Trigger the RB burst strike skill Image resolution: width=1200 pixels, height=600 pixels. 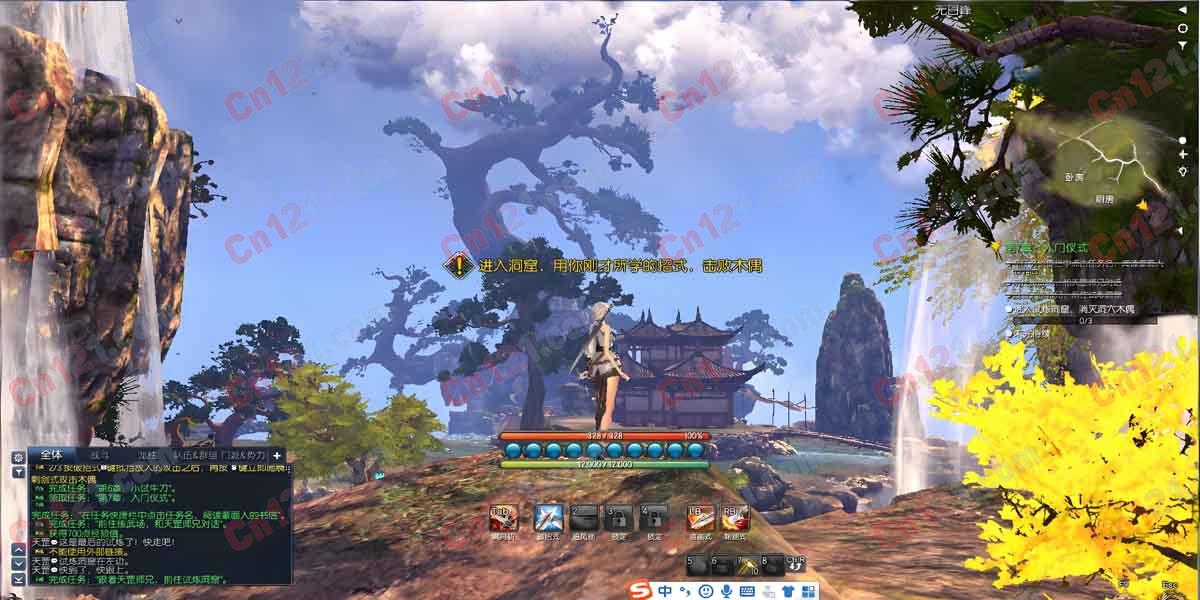(x=735, y=517)
